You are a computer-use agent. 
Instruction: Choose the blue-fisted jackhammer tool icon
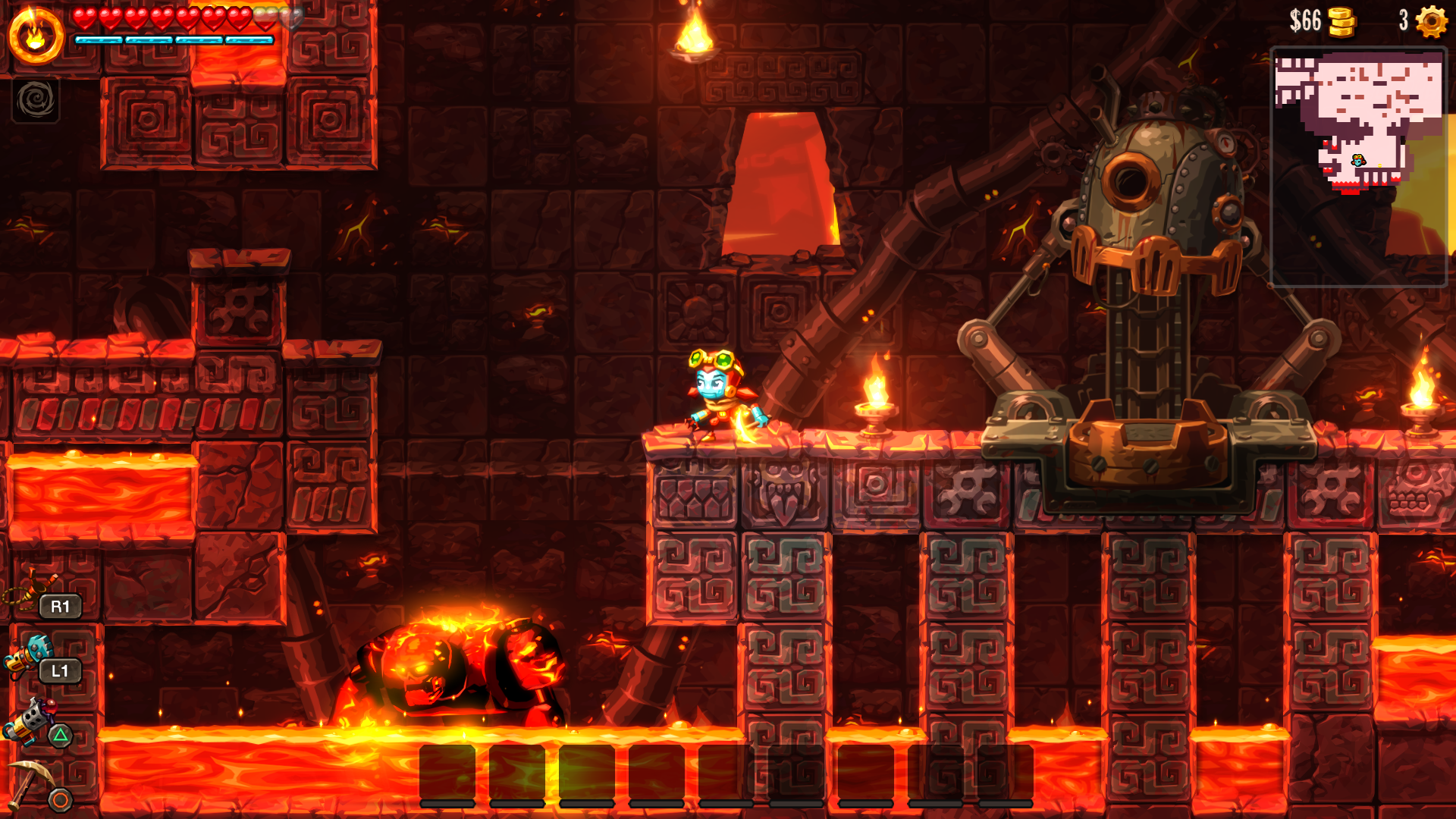point(29,655)
